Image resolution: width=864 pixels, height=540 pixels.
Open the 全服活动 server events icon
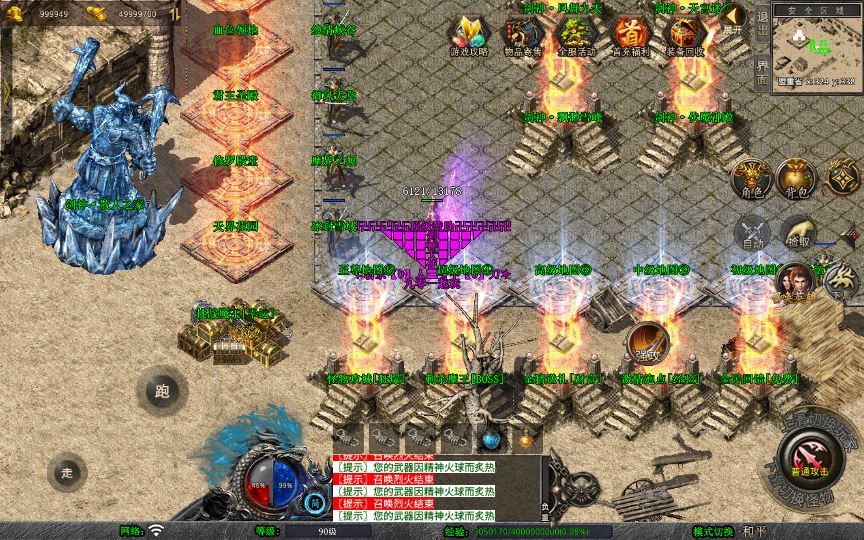pos(574,36)
